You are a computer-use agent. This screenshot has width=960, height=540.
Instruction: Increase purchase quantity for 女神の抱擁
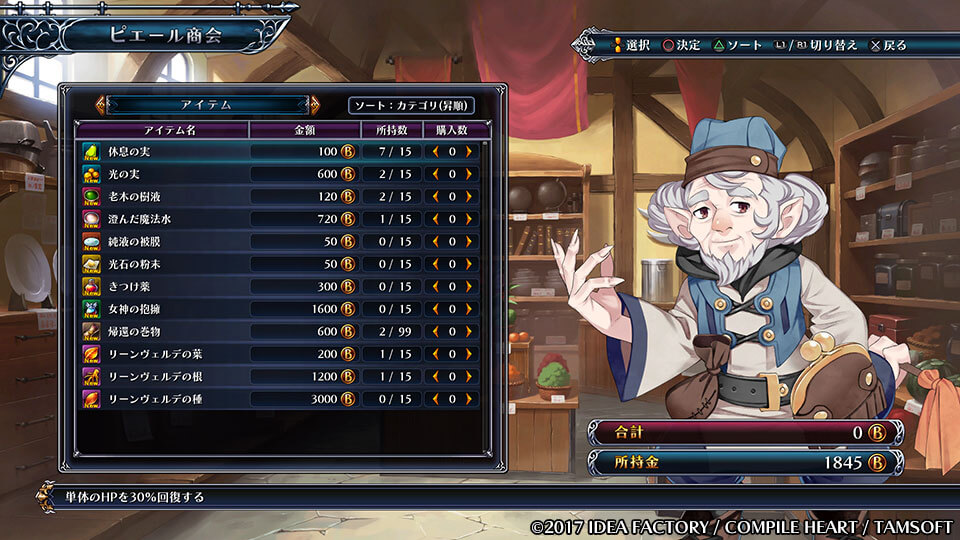pos(468,309)
